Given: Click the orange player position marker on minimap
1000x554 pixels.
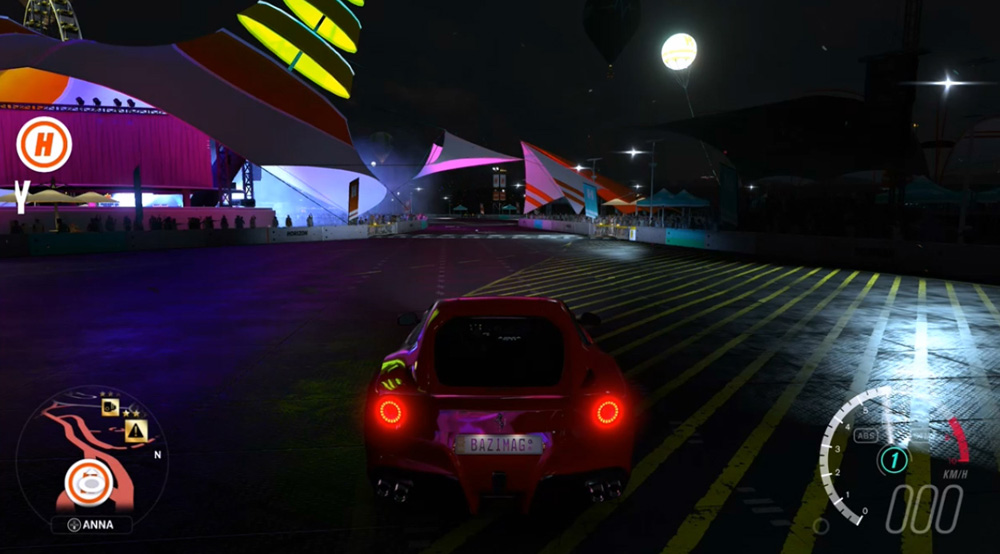Looking at the screenshot, I should coord(90,483).
